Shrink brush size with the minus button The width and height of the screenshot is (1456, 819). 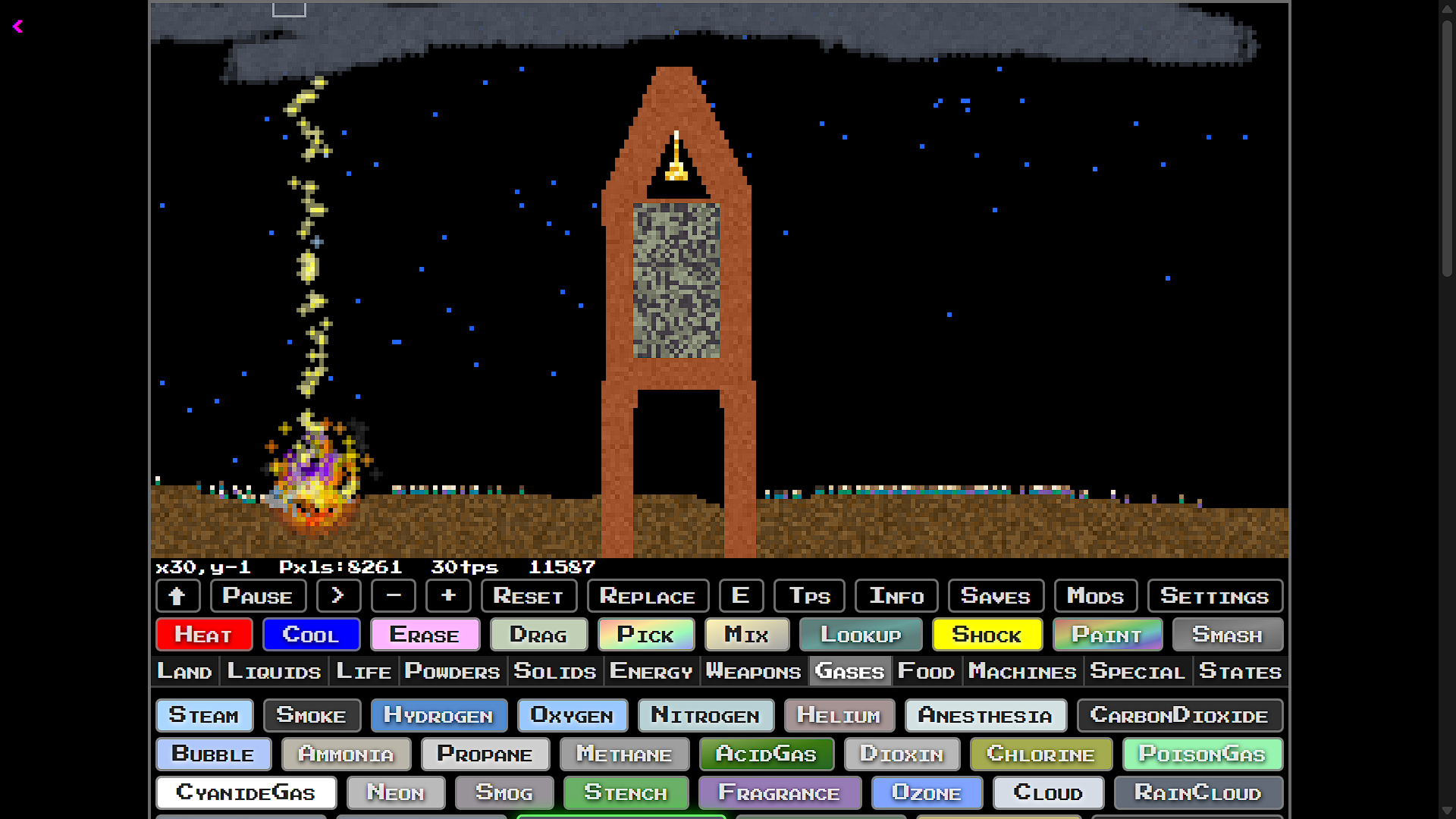coord(393,596)
